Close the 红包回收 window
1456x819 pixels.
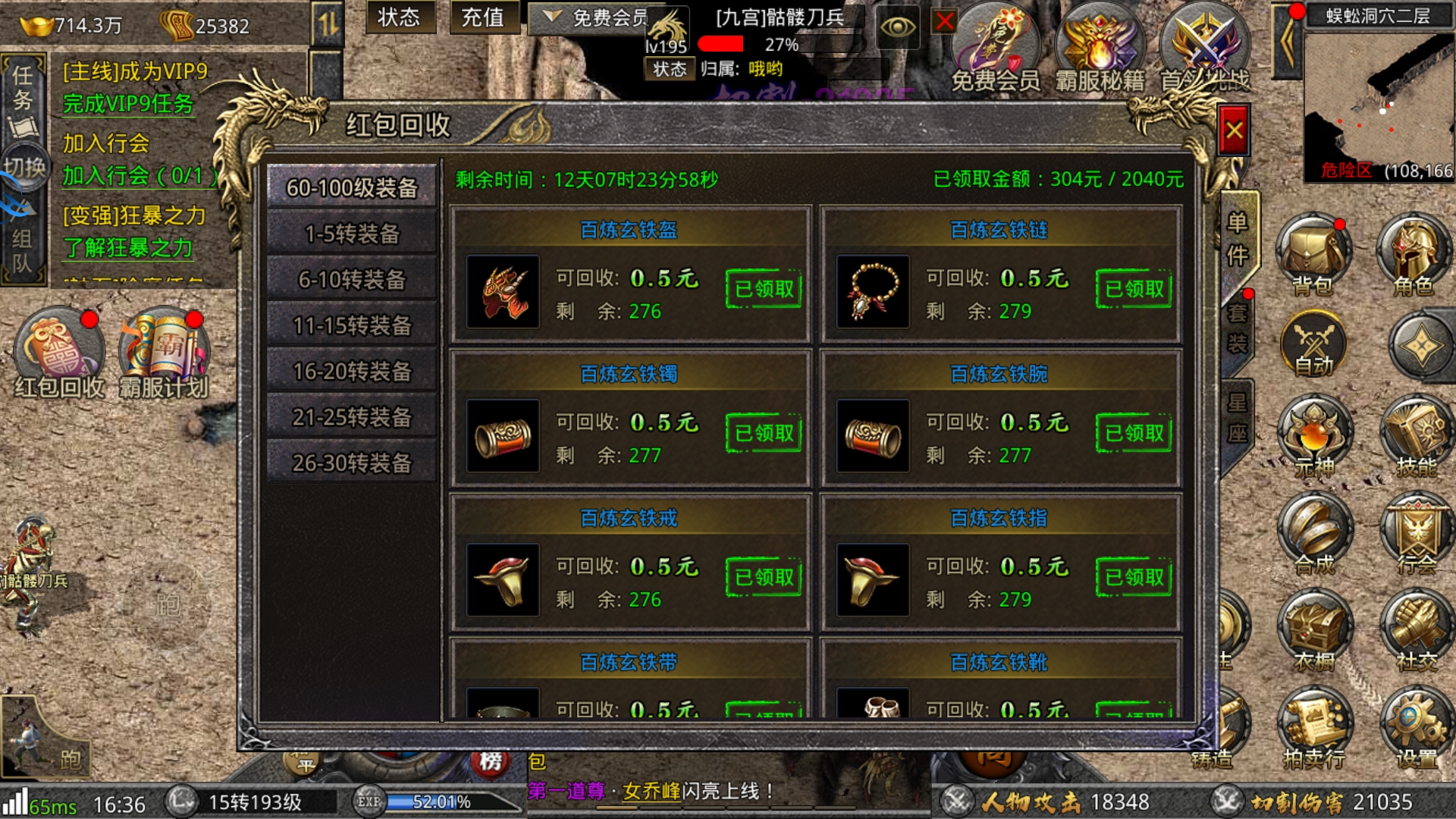coord(1234,131)
